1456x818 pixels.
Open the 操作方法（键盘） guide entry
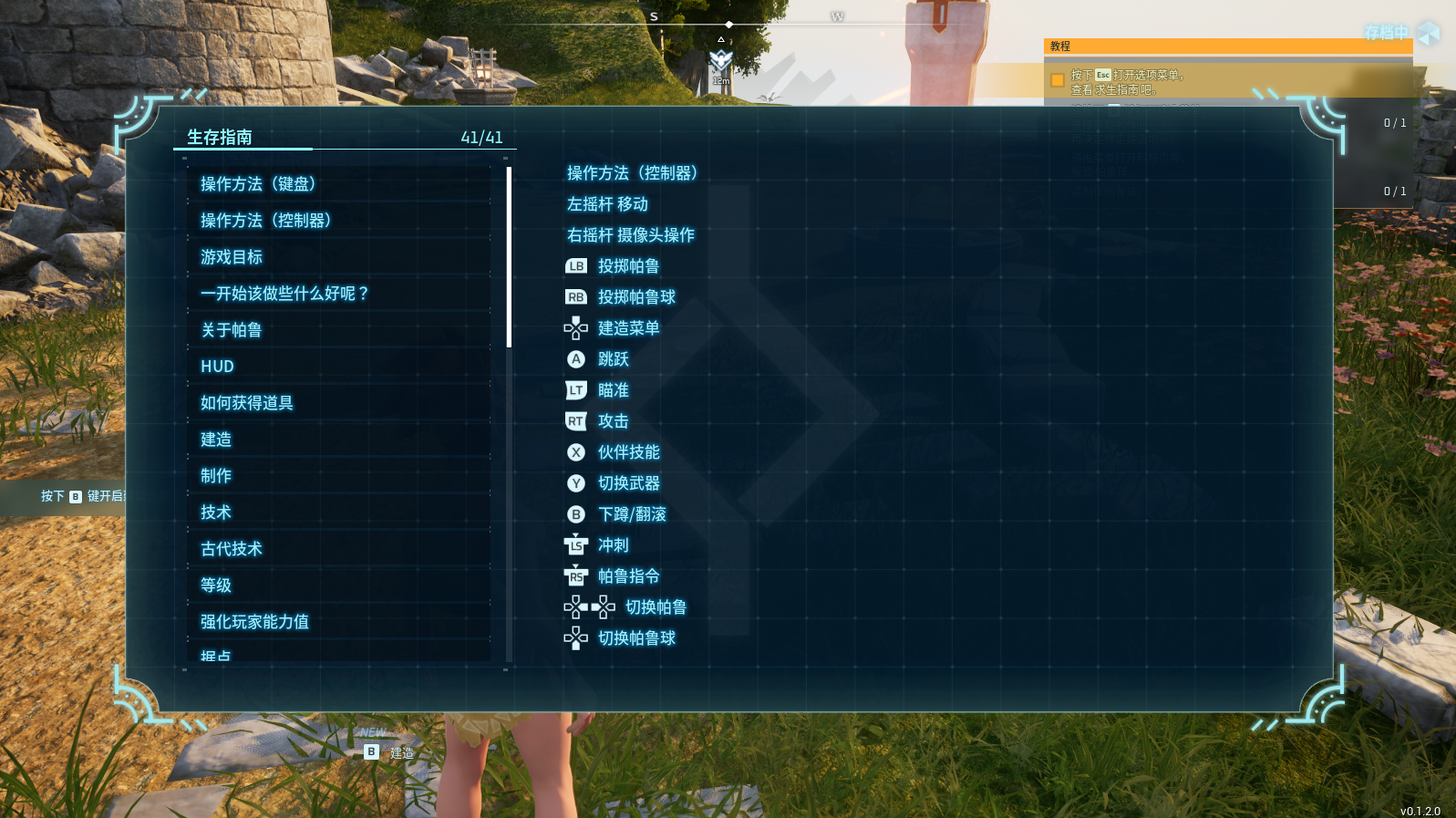pyautogui.click(x=258, y=184)
